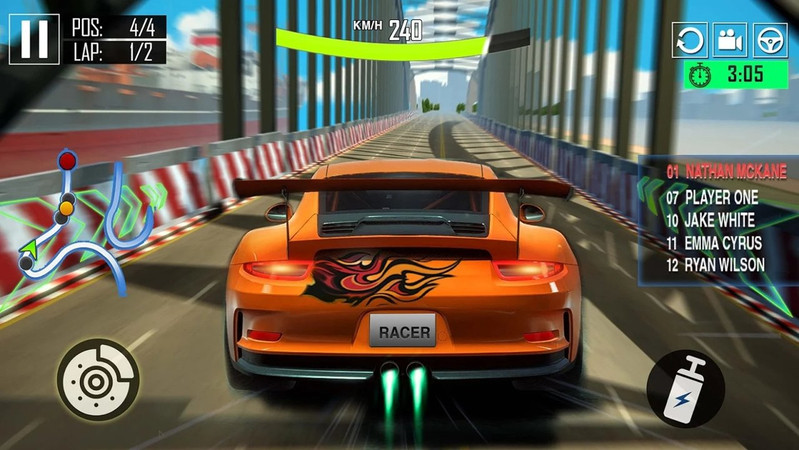The width and height of the screenshot is (799, 450).
Task: Pick Ryan Wilson in the leaderboard
Action: click(715, 265)
